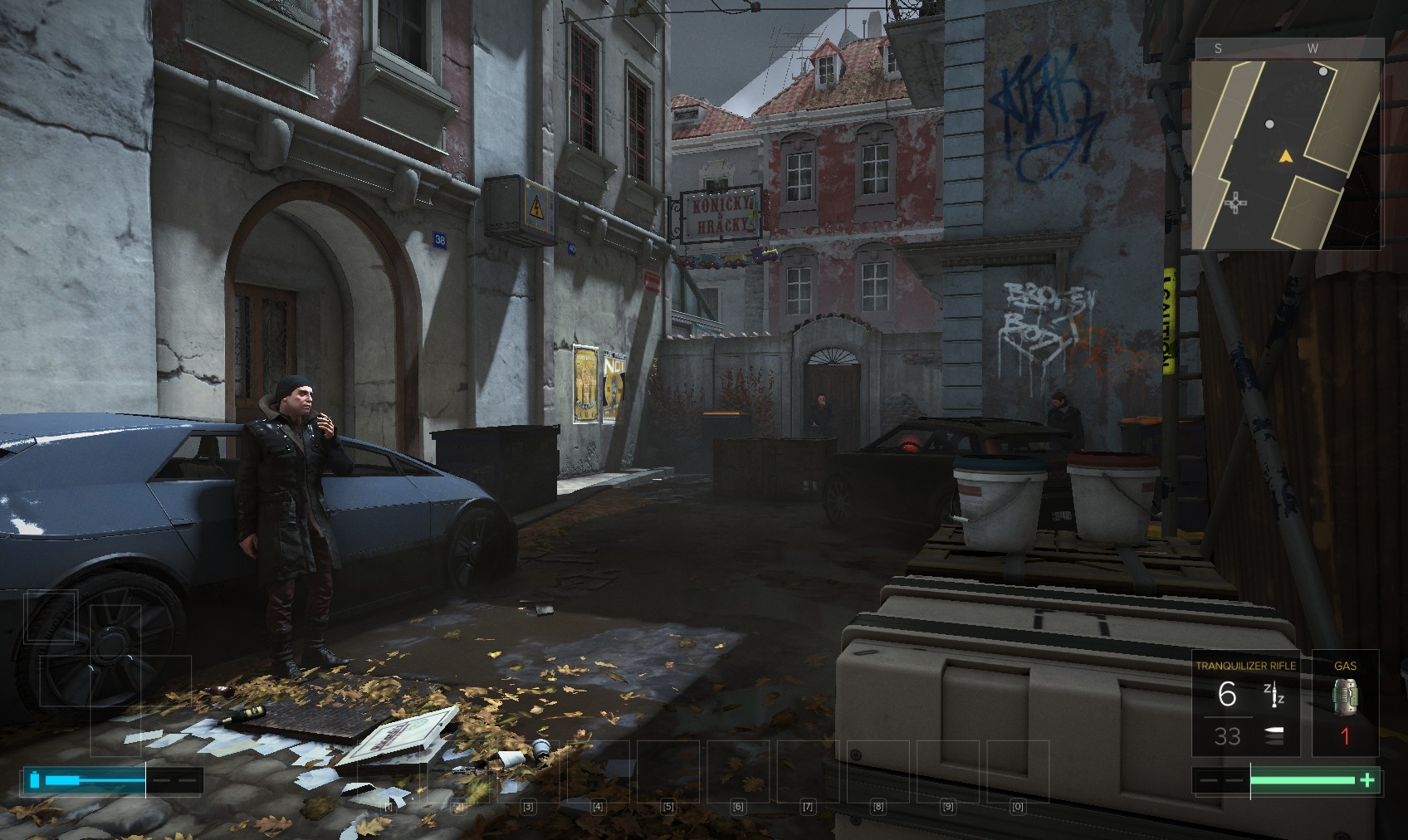
Task: Click the yellow player arrow on minimap
Action: 1286,155
